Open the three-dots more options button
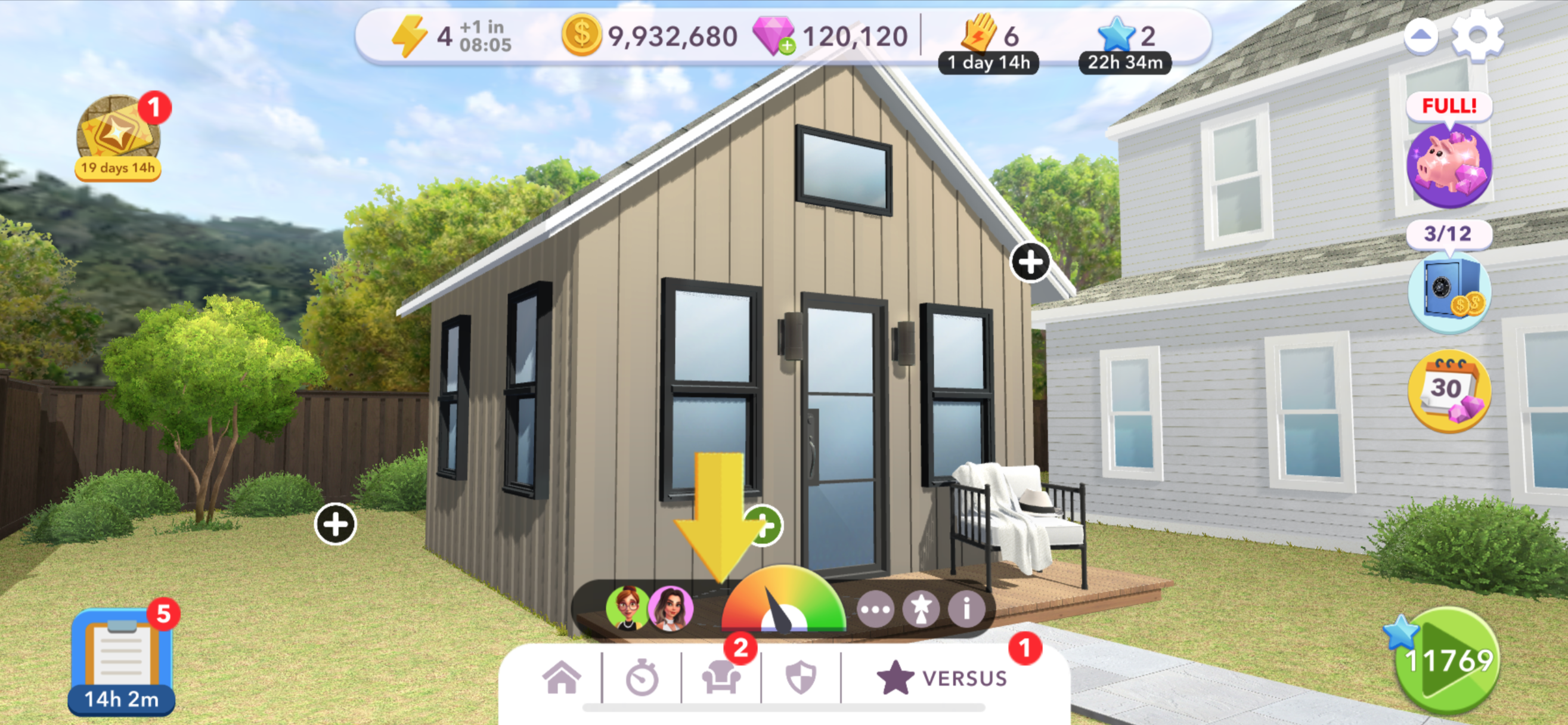1568x725 pixels. [x=875, y=608]
